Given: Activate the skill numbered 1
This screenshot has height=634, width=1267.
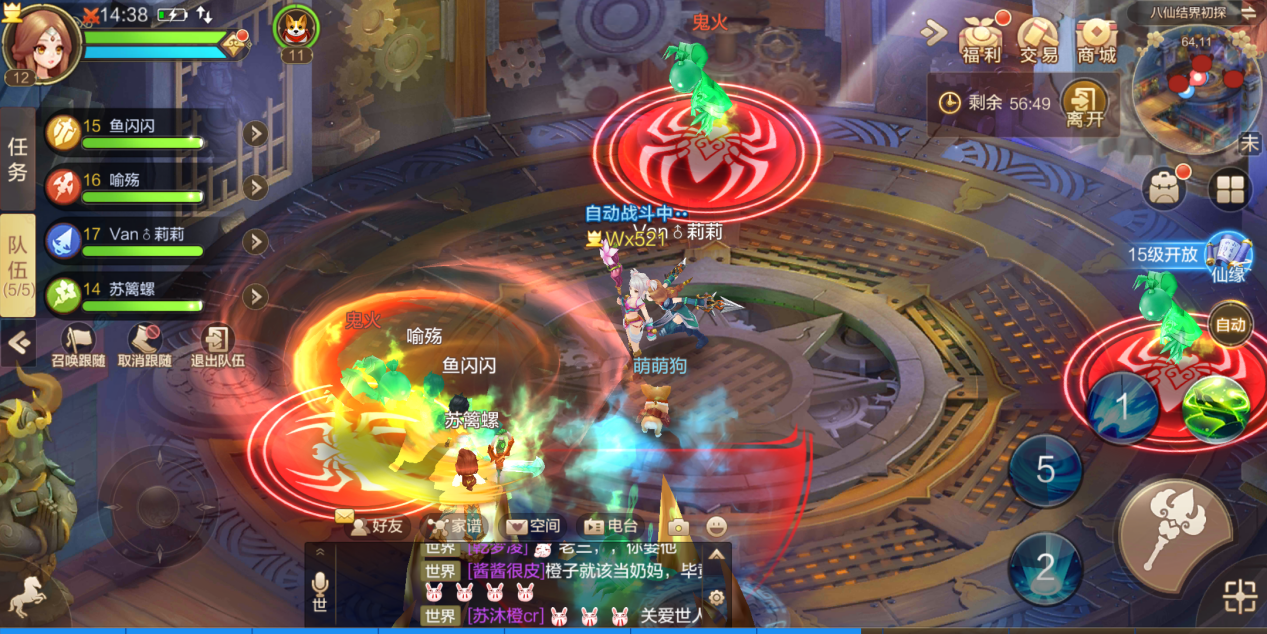Looking at the screenshot, I should 1122,408.
